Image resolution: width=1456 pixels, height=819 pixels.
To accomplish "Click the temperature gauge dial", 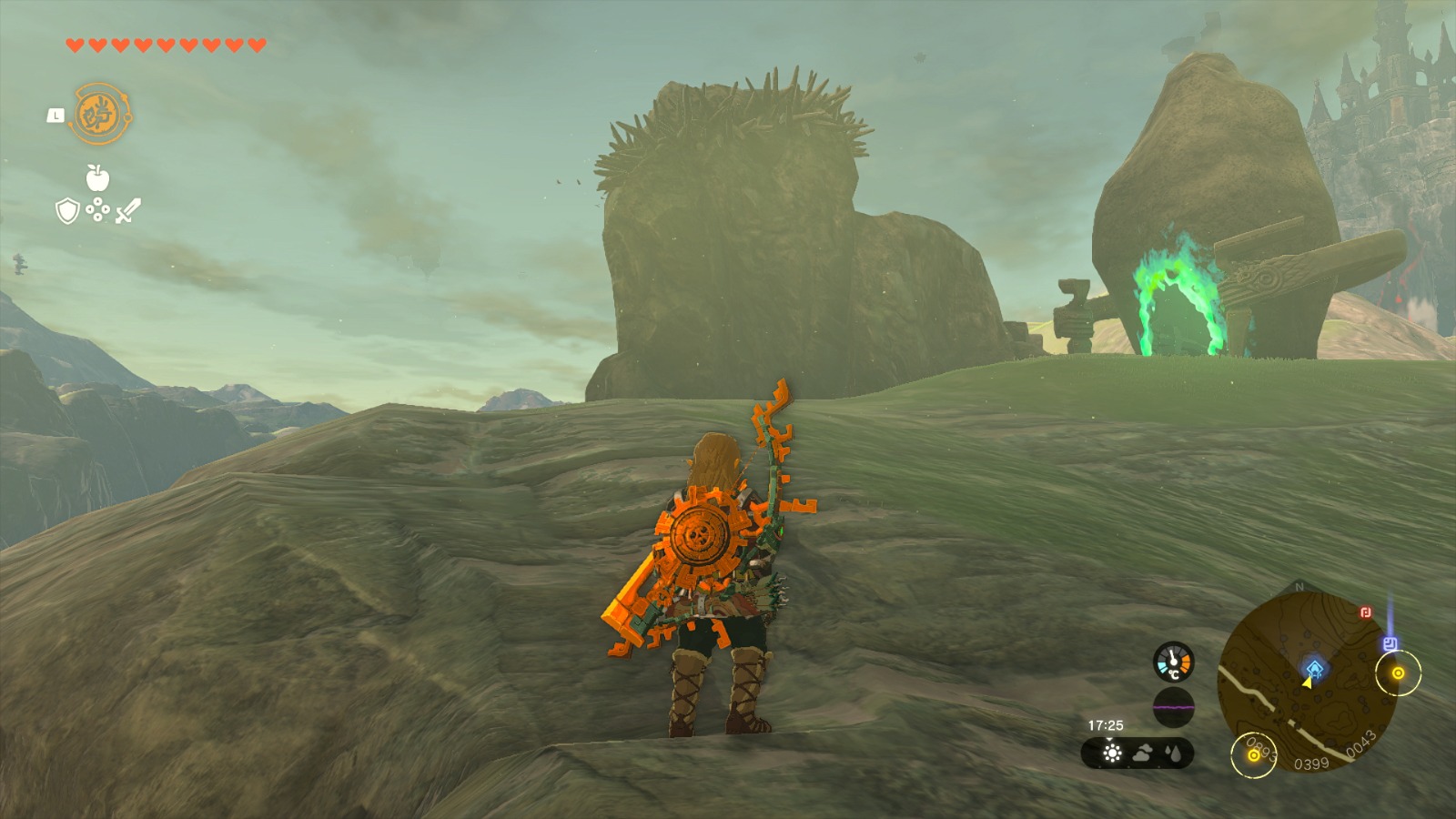I will 1174,663.
